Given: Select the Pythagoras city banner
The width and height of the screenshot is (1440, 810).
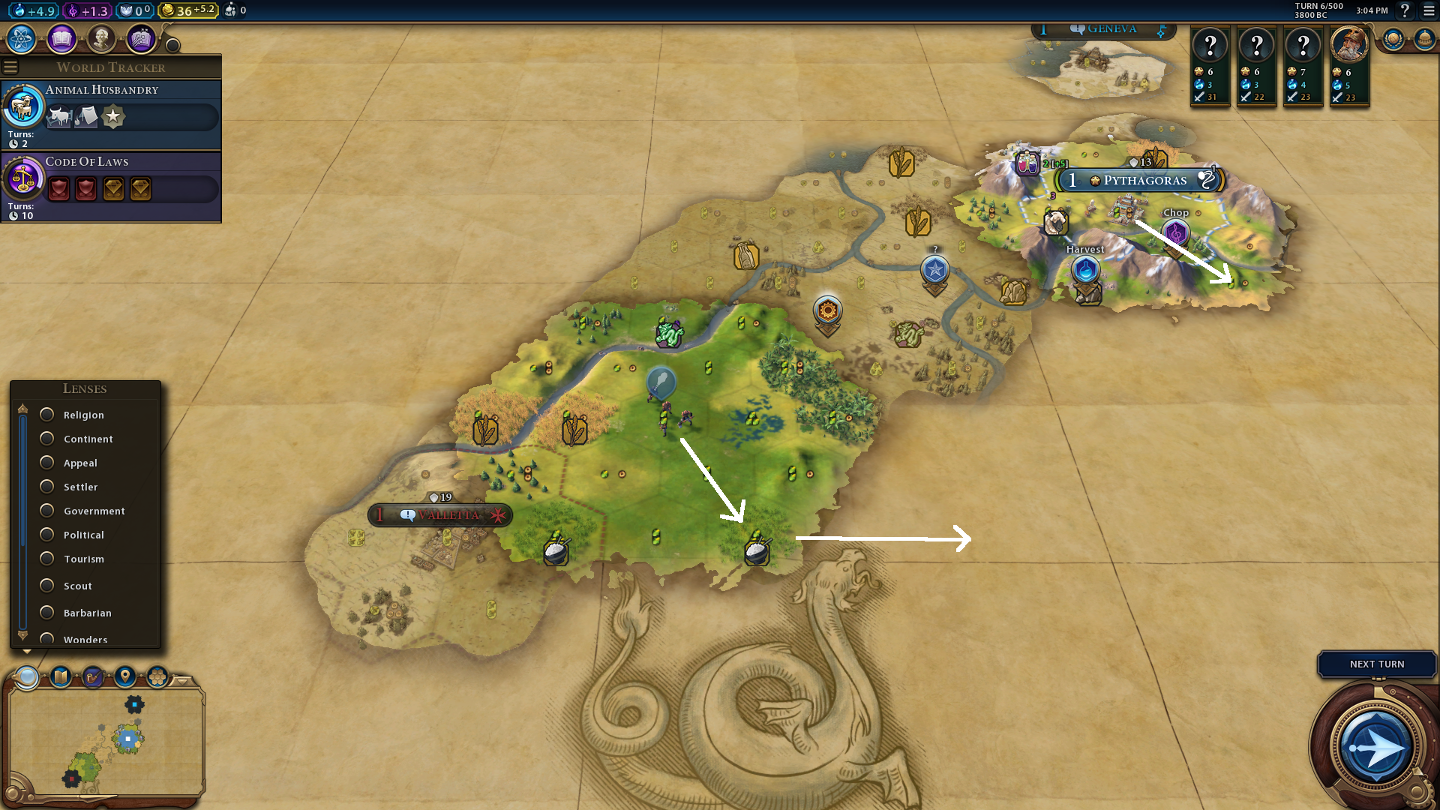Looking at the screenshot, I should [1139, 181].
